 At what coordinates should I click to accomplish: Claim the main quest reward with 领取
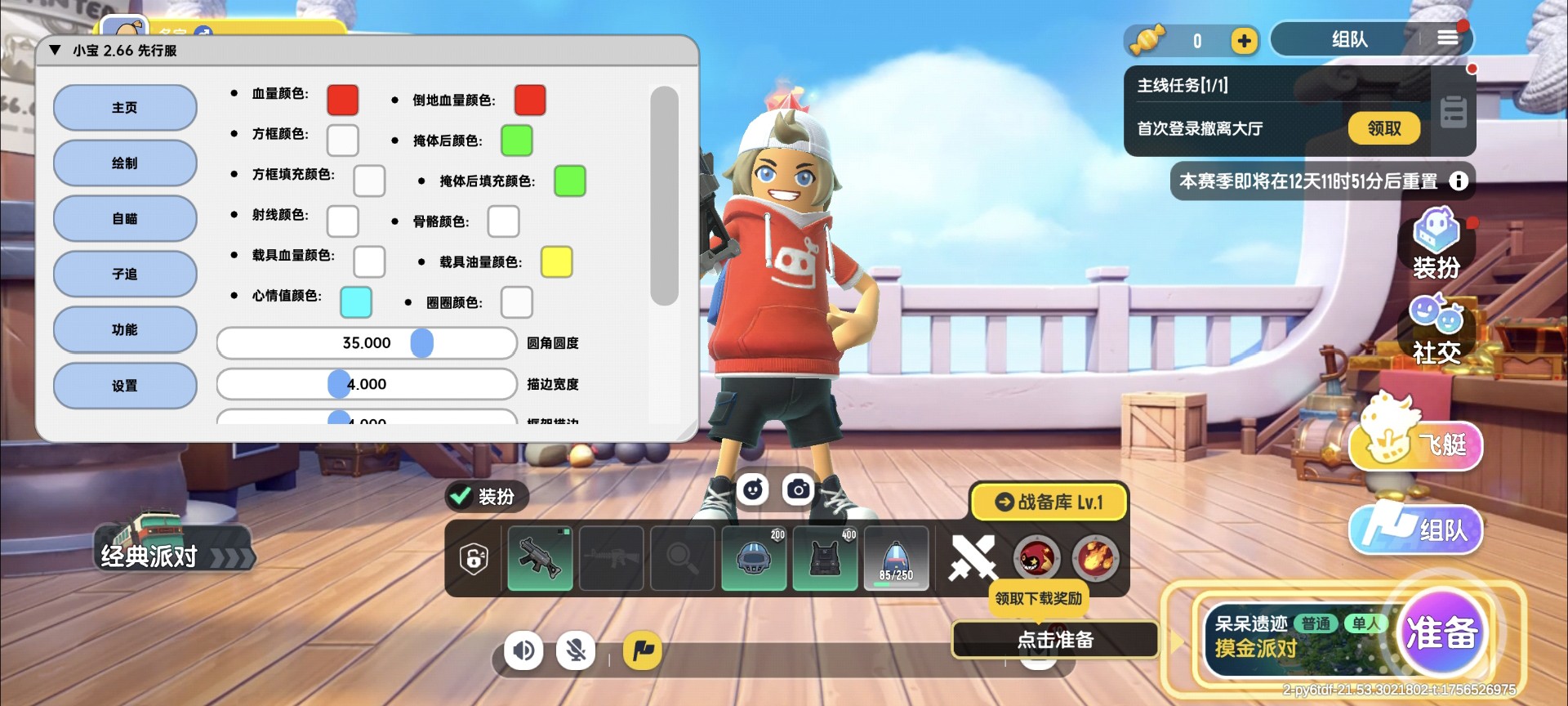click(1383, 128)
